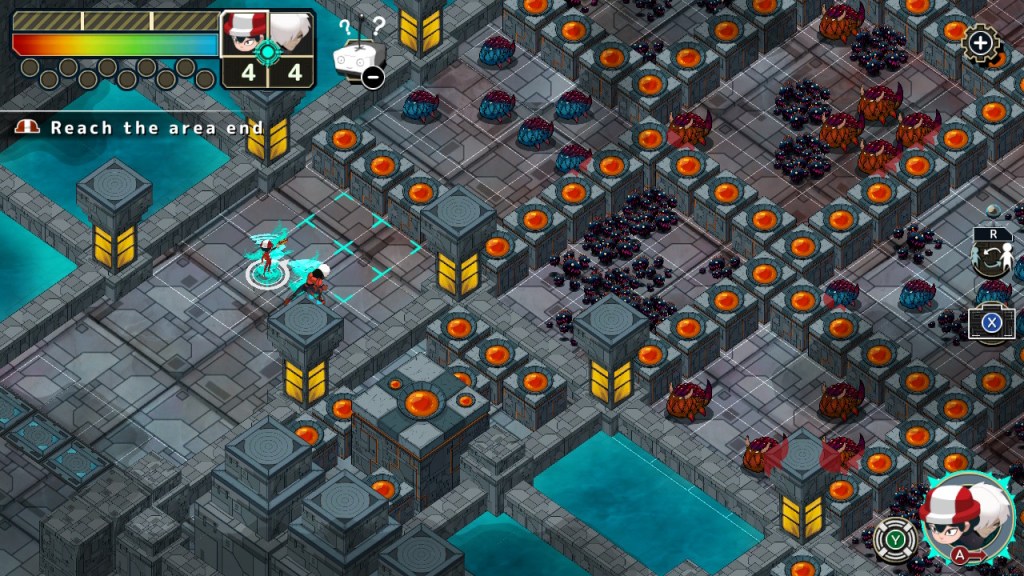Open the robot hint helper icon
This screenshot has width=1024, height=576.
tap(358, 58)
